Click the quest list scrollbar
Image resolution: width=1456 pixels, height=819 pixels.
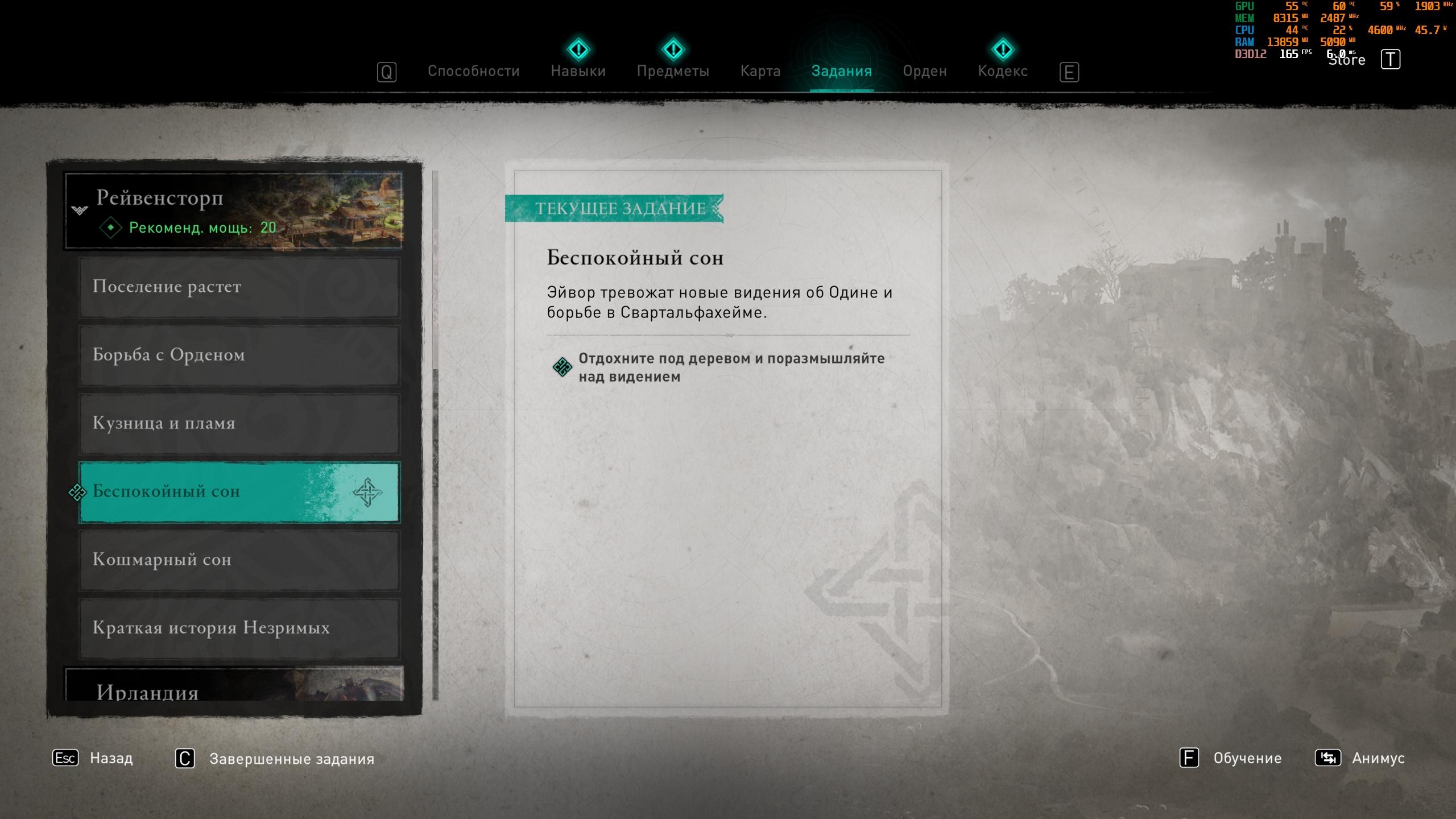436,432
